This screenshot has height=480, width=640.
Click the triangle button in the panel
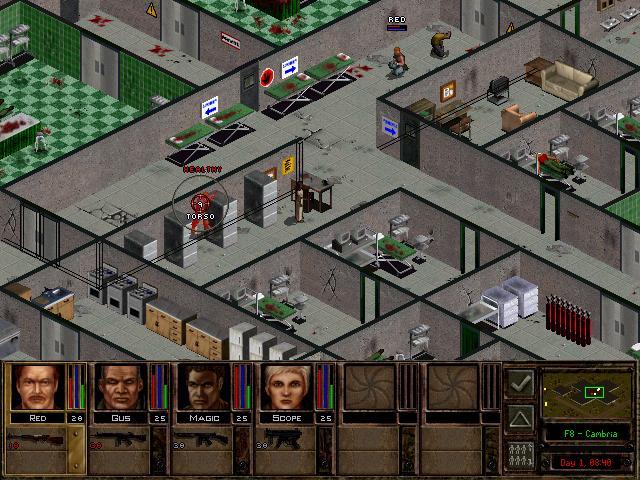tap(519, 417)
